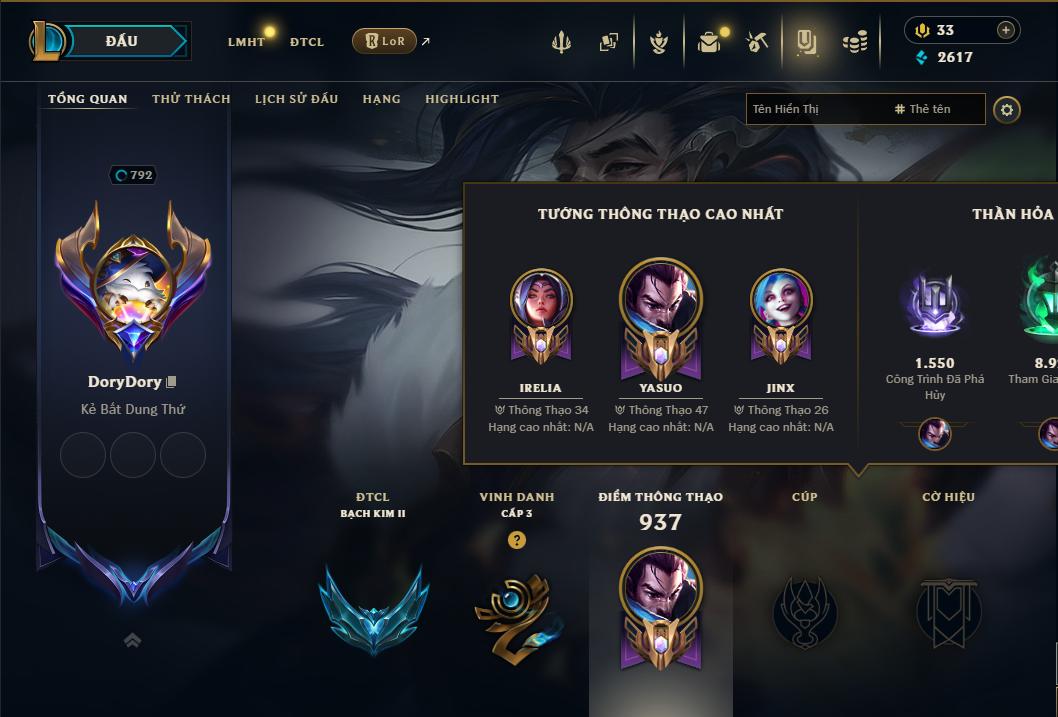Click the plus button to buy RP
The image size is (1058, 717).
point(1006,30)
